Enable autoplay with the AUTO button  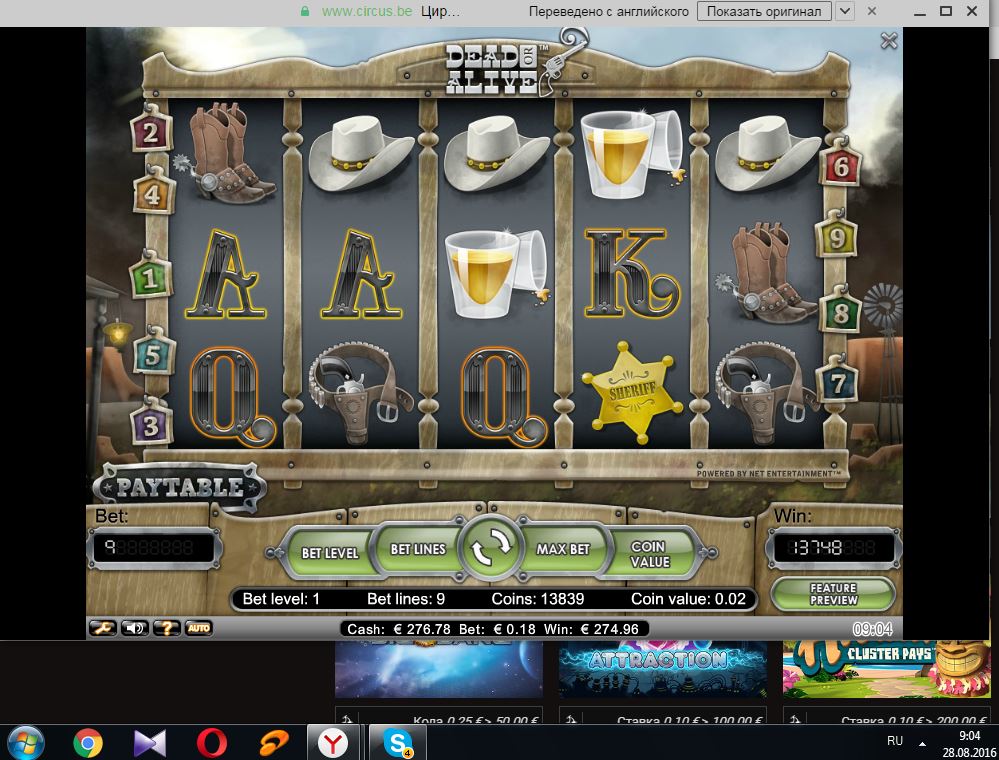coord(198,628)
